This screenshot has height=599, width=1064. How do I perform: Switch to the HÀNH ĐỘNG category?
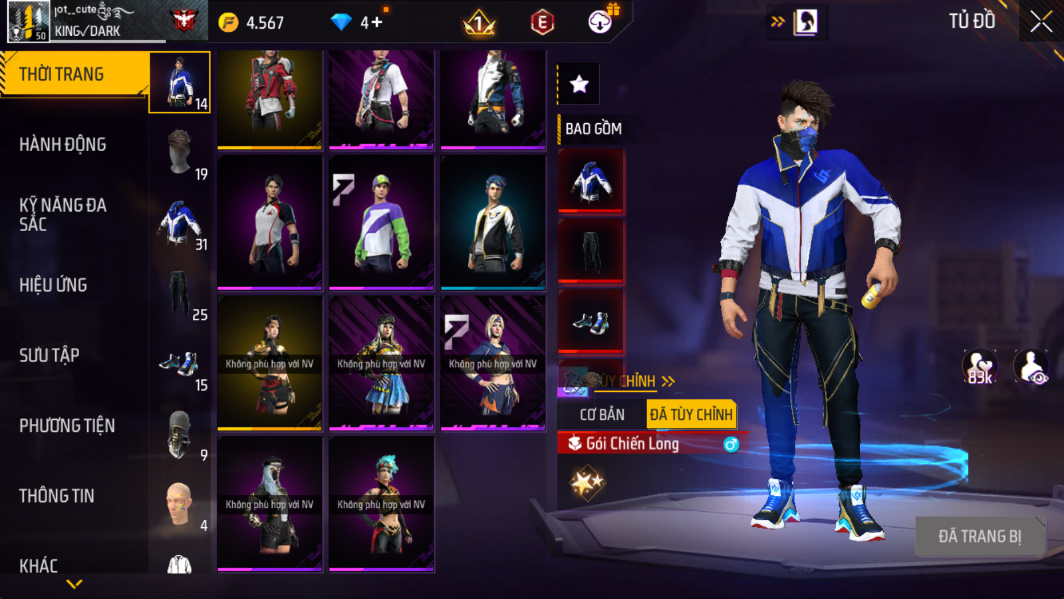[62, 145]
